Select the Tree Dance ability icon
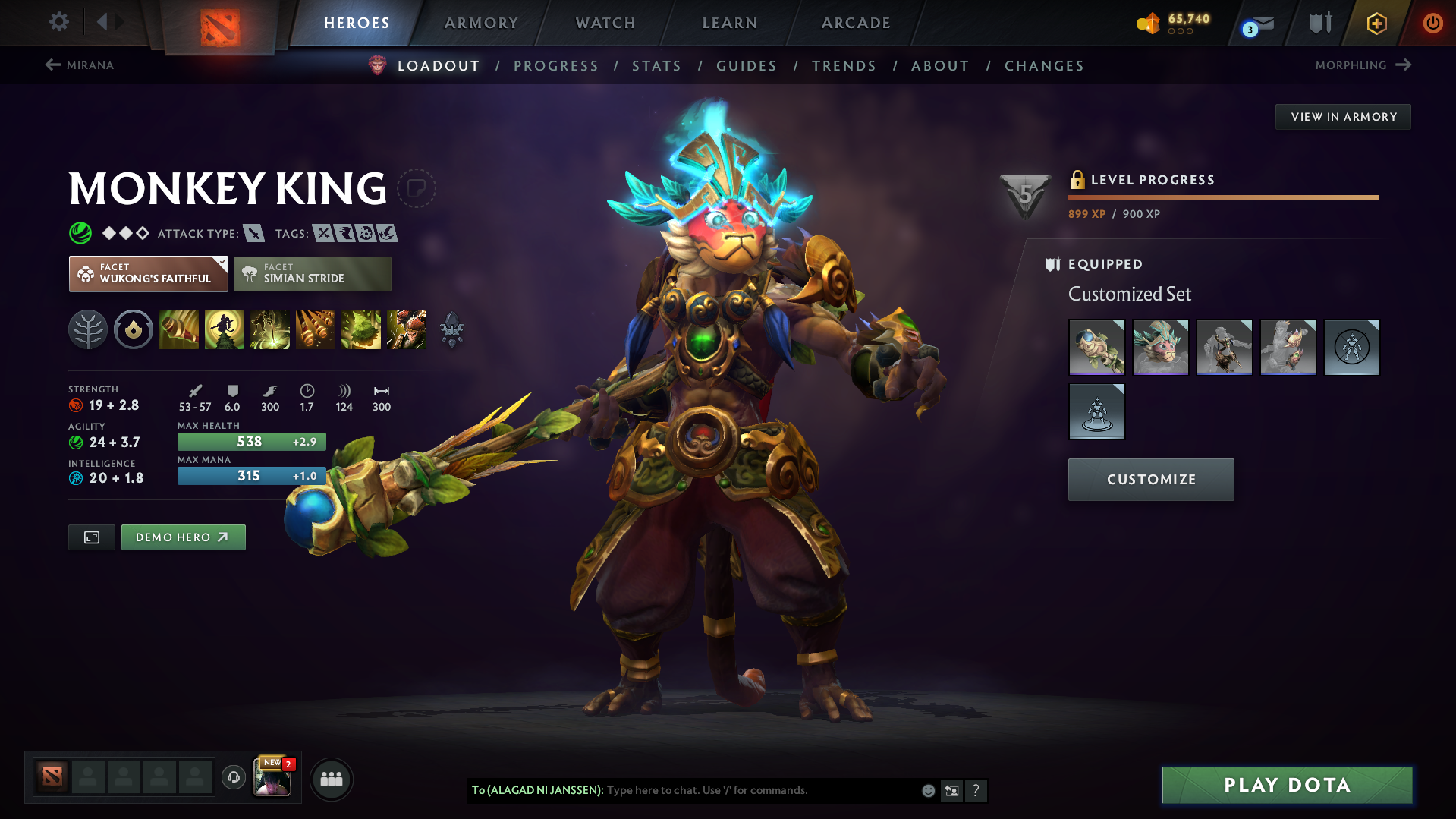This screenshot has height=819, width=1456. (x=224, y=329)
